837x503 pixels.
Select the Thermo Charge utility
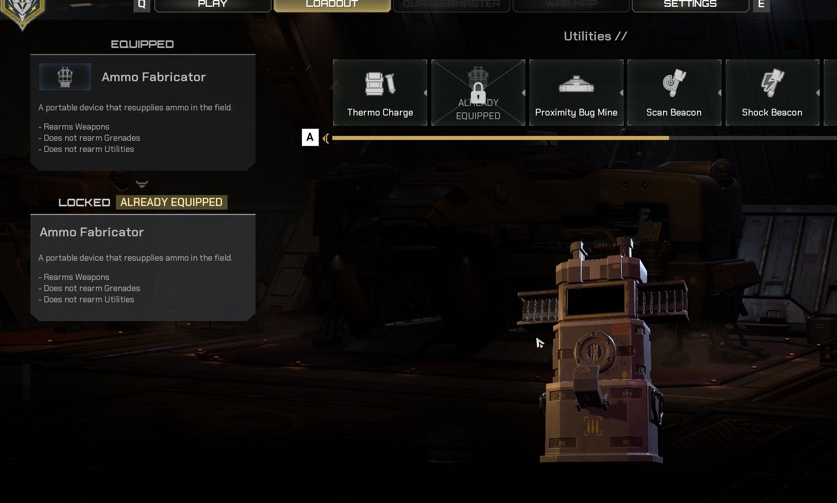[x=380, y=92]
